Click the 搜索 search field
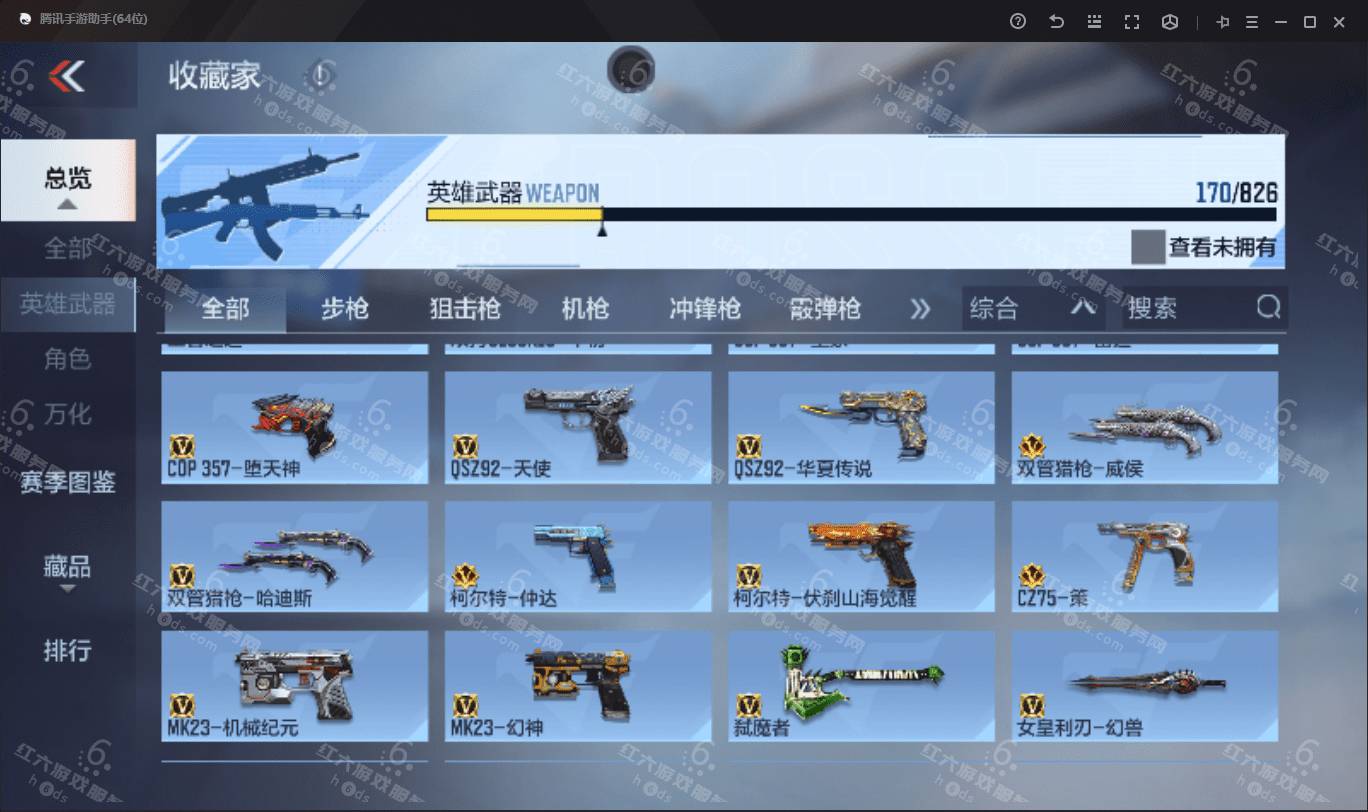The height and width of the screenshot is (812, 1368). (1190, 309)
